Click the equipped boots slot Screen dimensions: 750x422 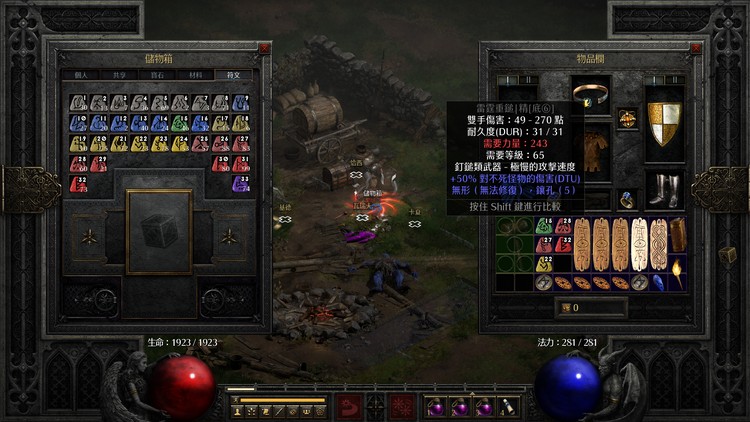pyautogui.click(x=663, y=188)
